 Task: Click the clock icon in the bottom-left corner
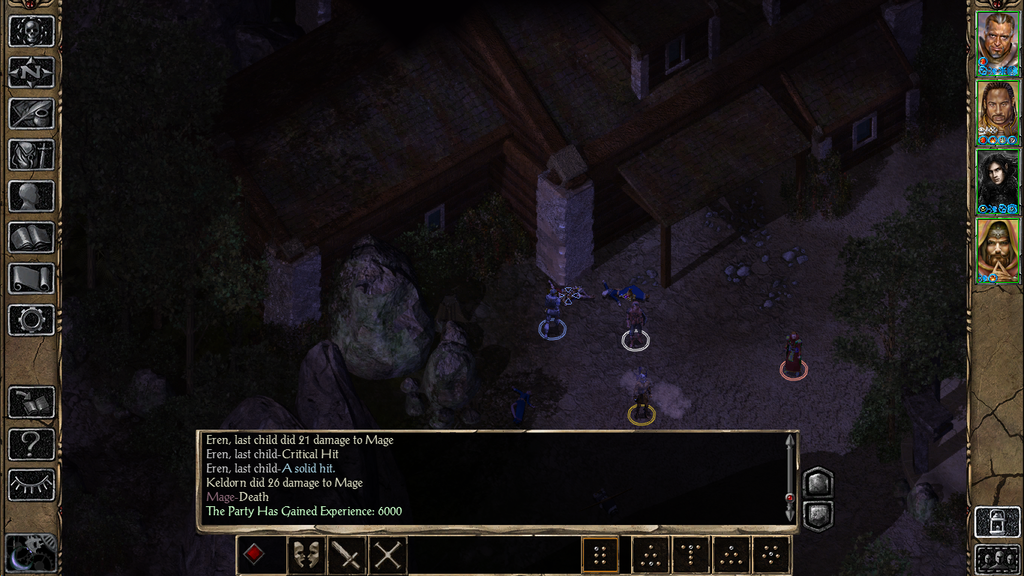(29, 554)
